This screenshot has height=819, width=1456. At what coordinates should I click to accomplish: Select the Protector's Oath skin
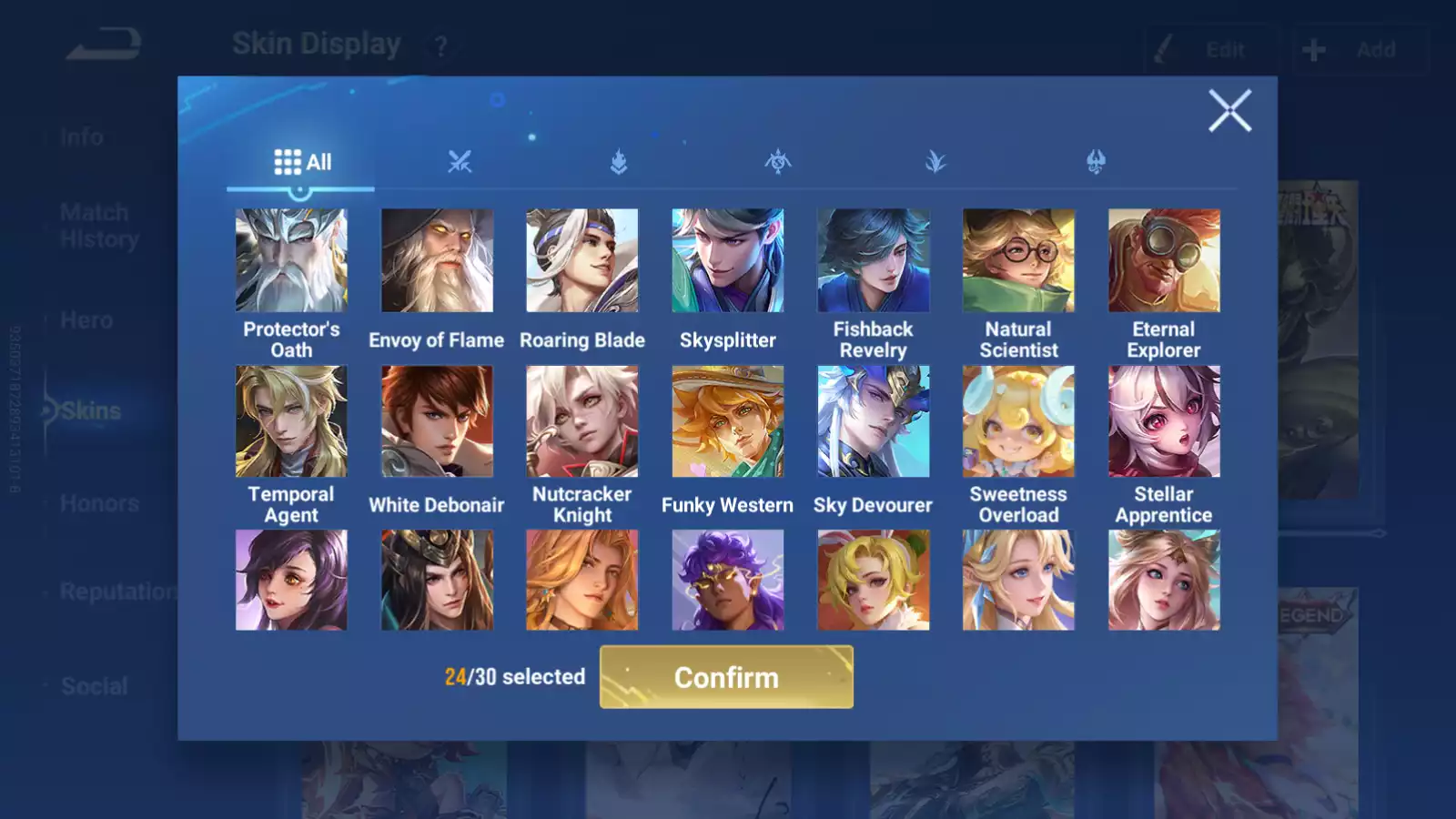point(291,261)
